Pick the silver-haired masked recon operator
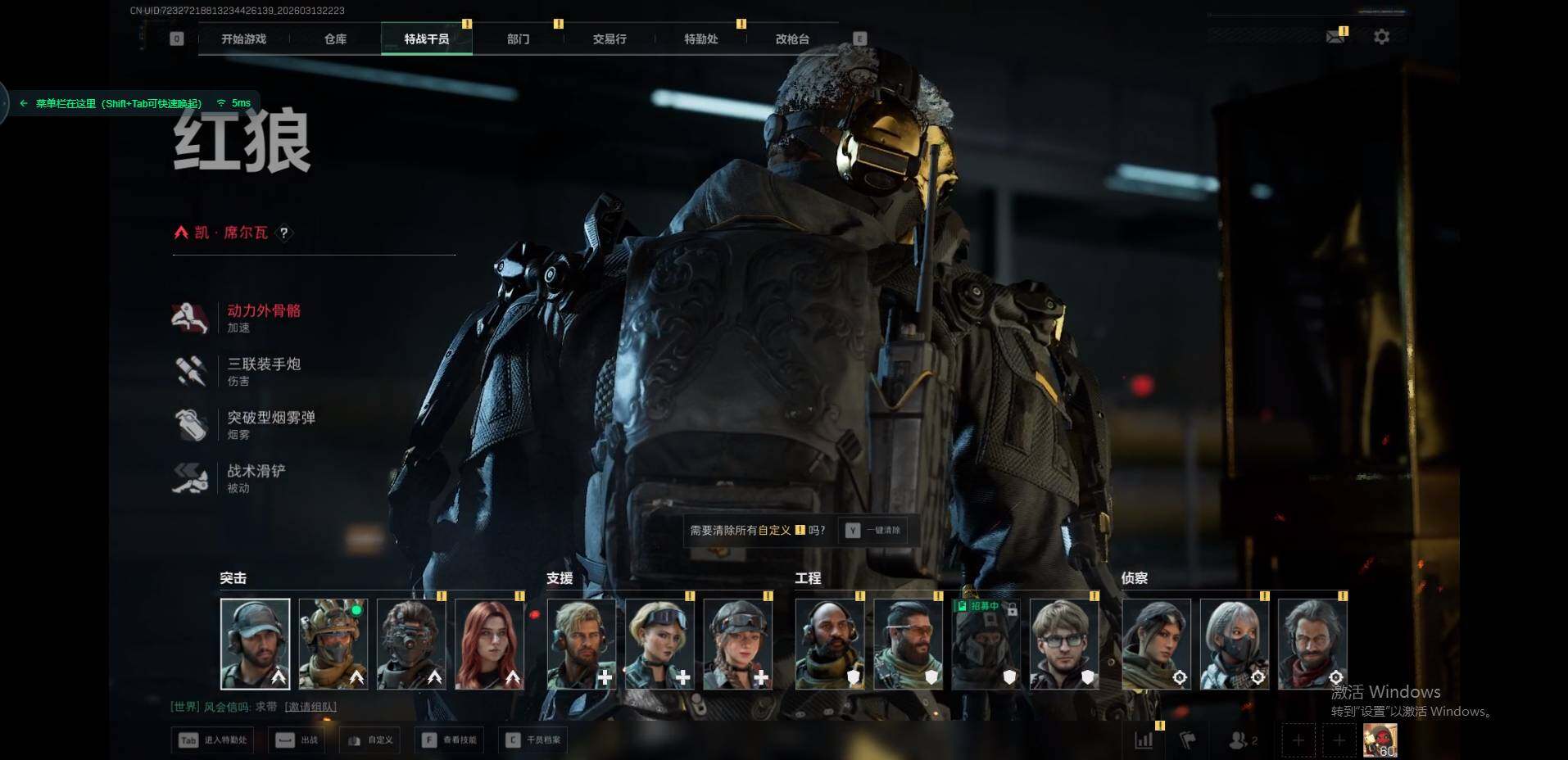Viewport: 1568px width, 760px height. [x=1234, y=644]
